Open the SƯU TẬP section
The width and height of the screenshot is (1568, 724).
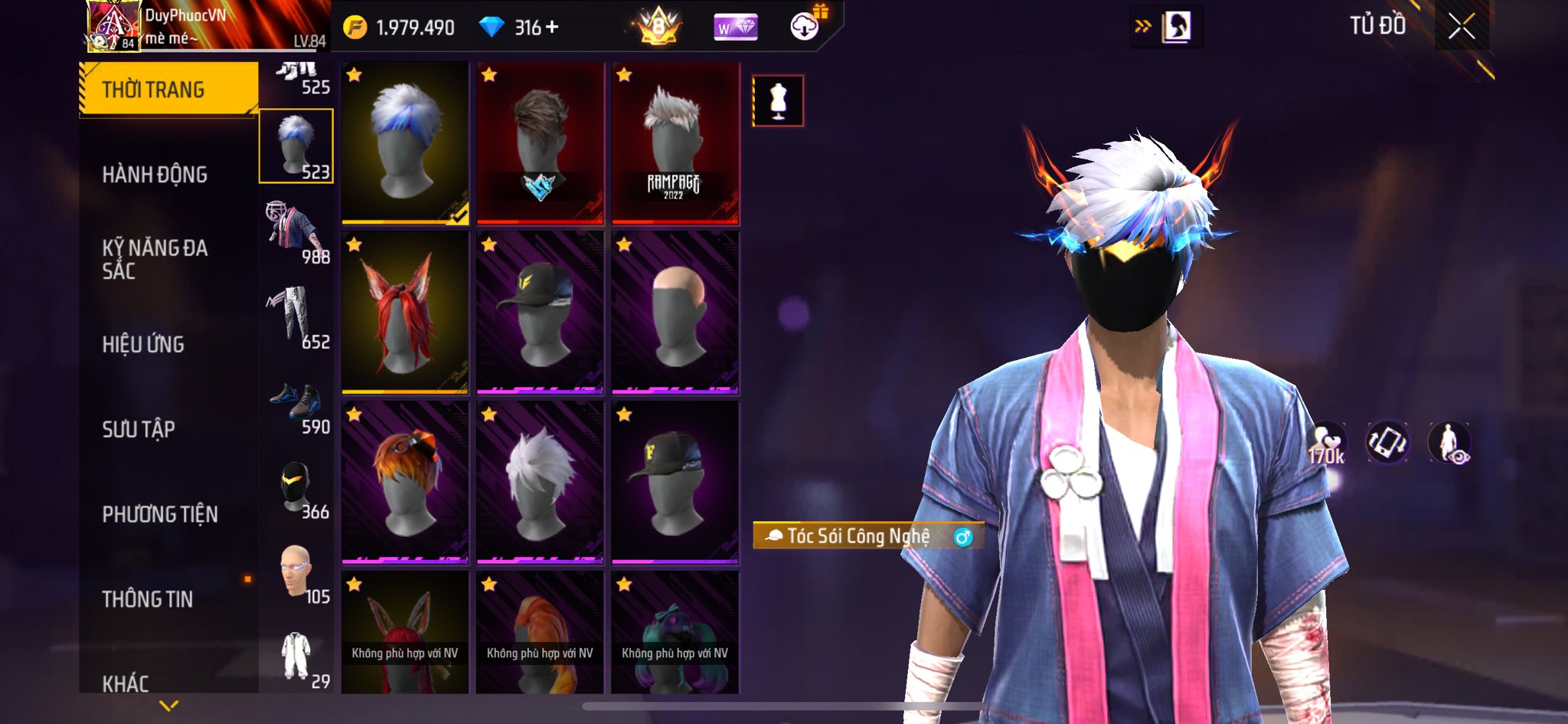(139, 429)
